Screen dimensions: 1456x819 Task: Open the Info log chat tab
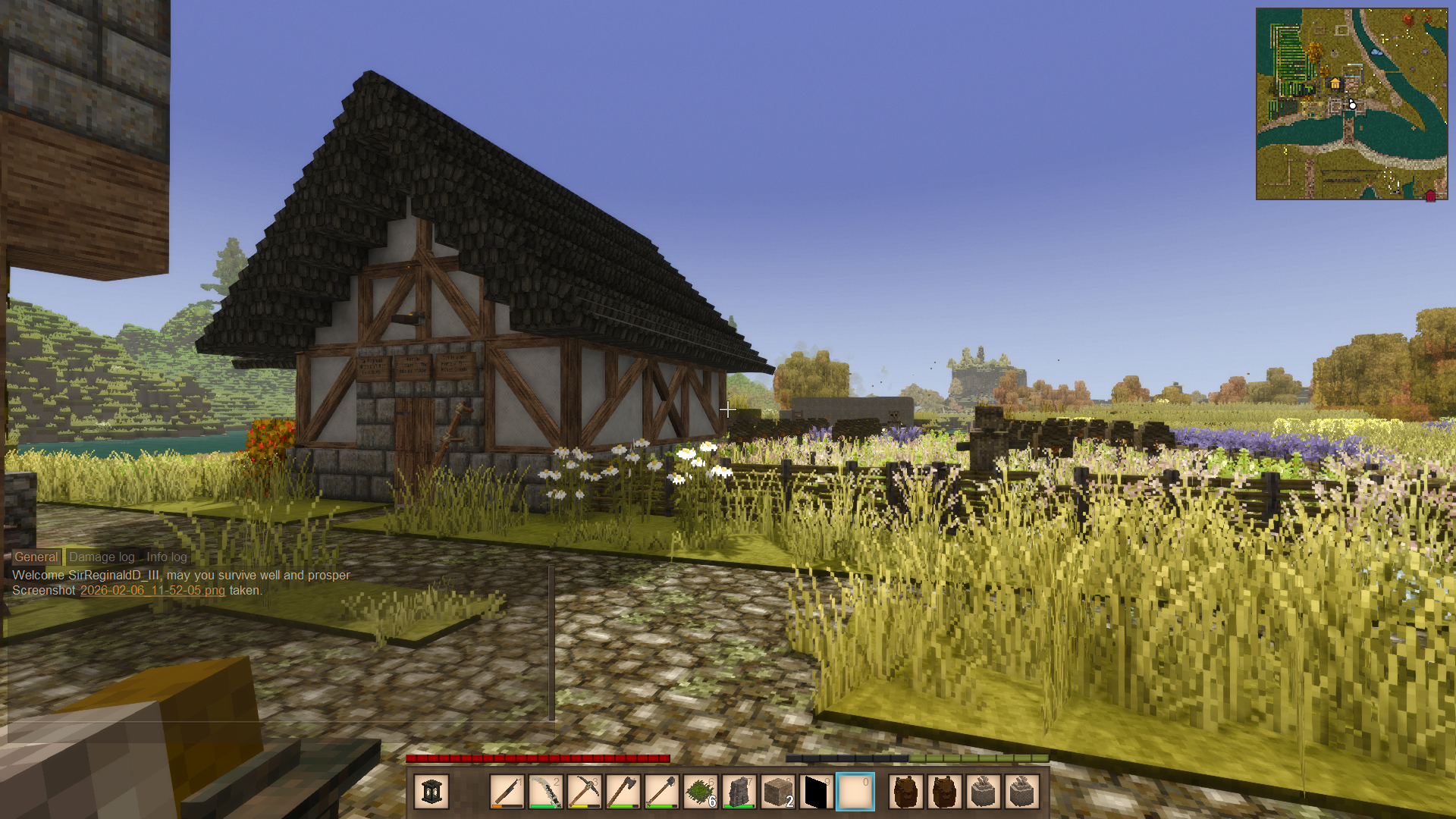tap(166, 557)
